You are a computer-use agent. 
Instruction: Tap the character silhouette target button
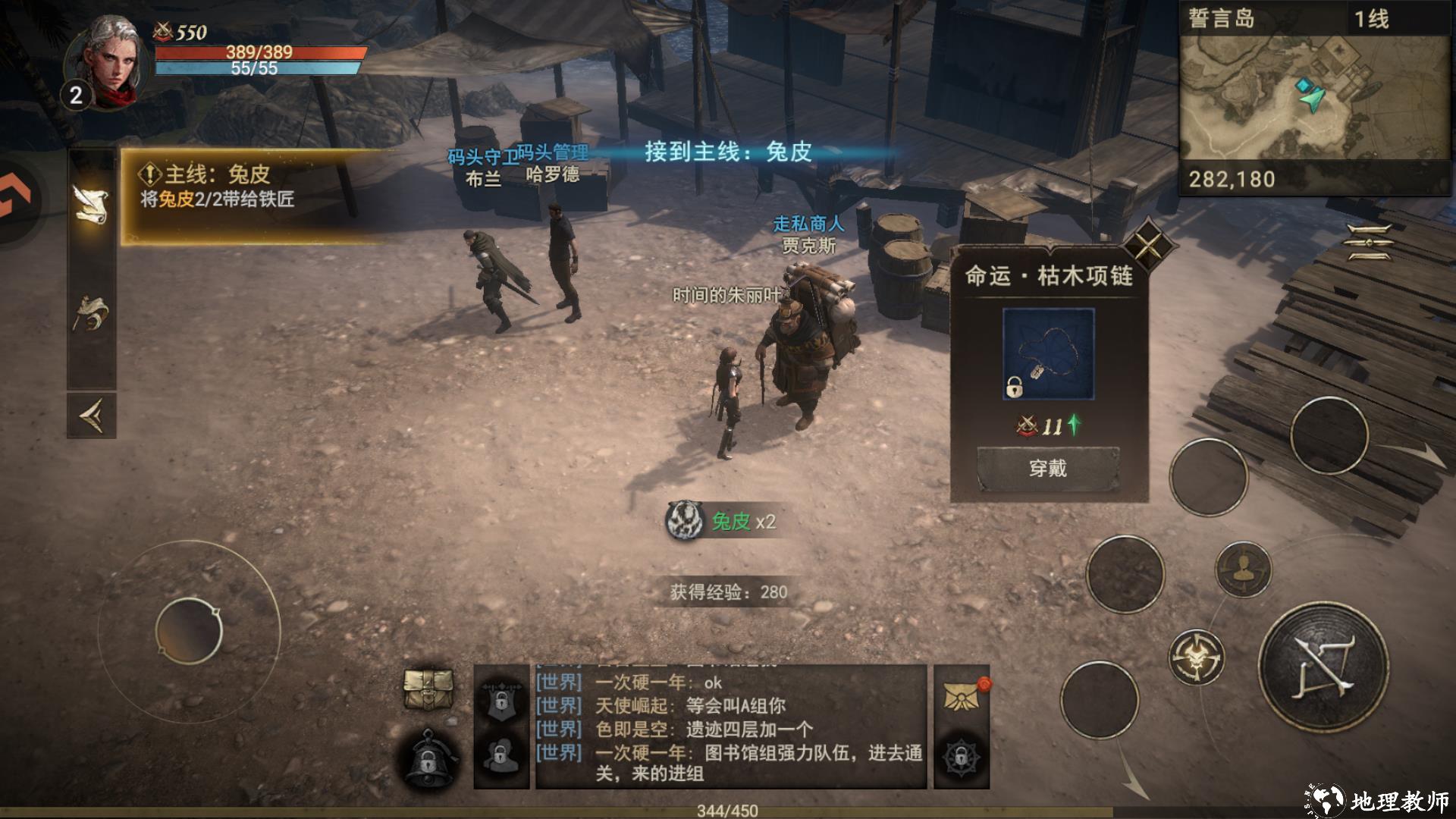(1243, 569)
